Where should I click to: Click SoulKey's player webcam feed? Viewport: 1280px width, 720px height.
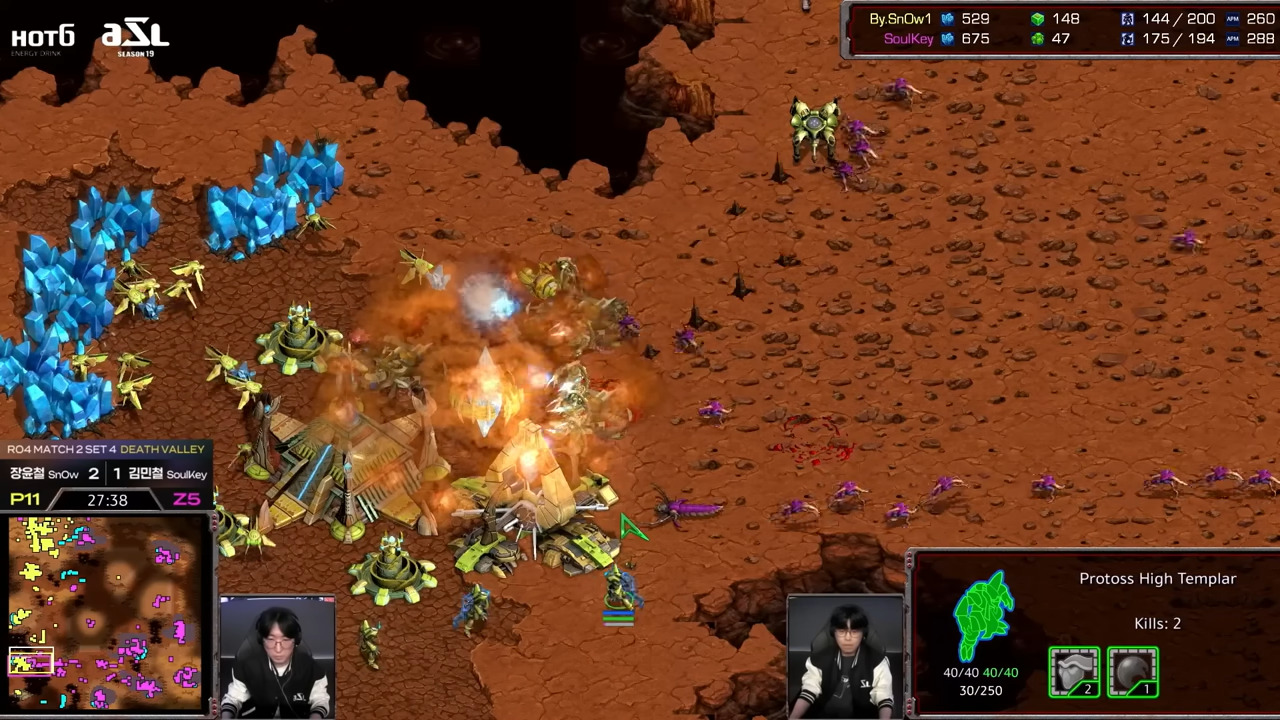(845, 656)
